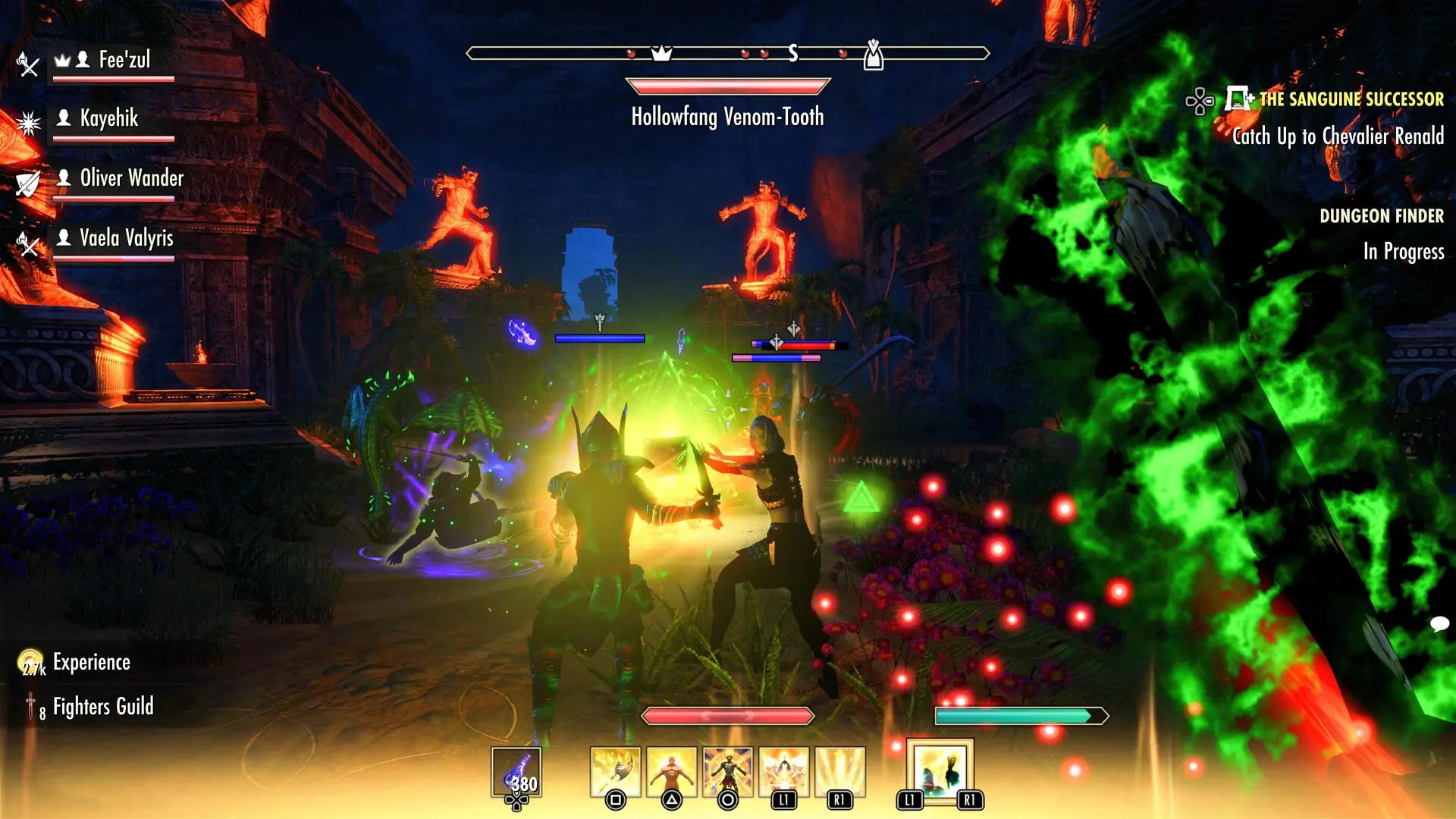Cast the armored warrior with sunburst ability

coord(727,772)
